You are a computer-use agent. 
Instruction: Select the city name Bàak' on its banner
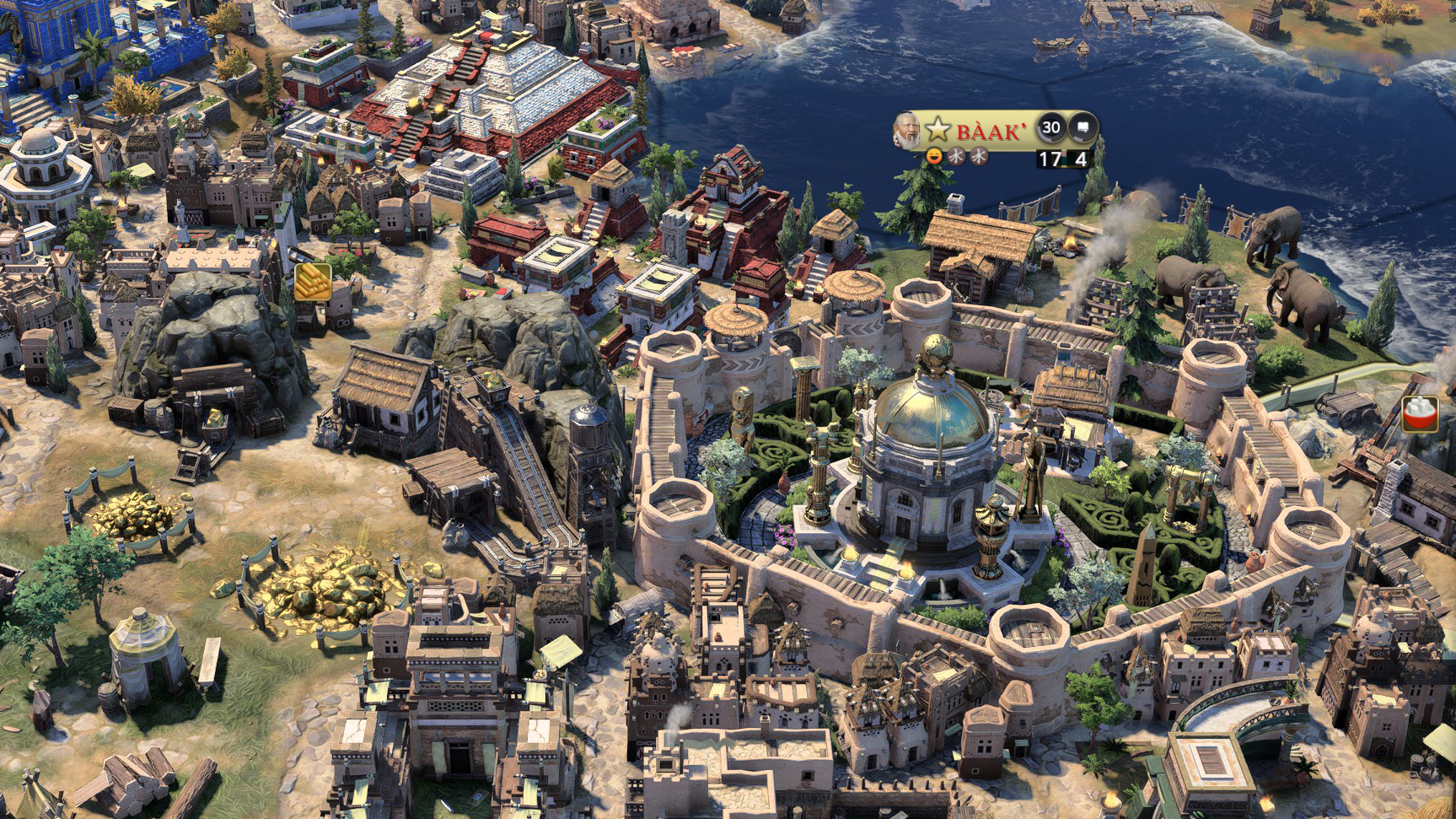tap(991, 129)
